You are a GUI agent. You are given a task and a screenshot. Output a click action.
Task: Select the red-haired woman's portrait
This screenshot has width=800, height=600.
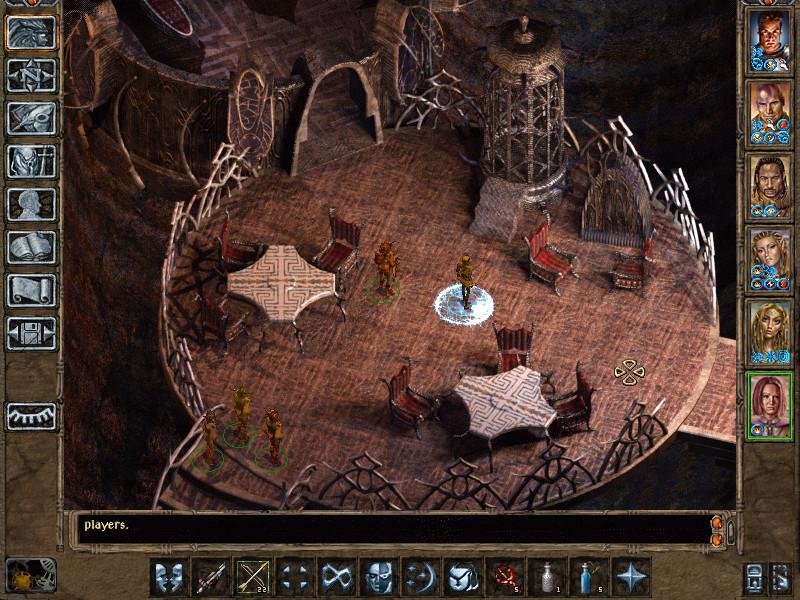click(770, 405)
